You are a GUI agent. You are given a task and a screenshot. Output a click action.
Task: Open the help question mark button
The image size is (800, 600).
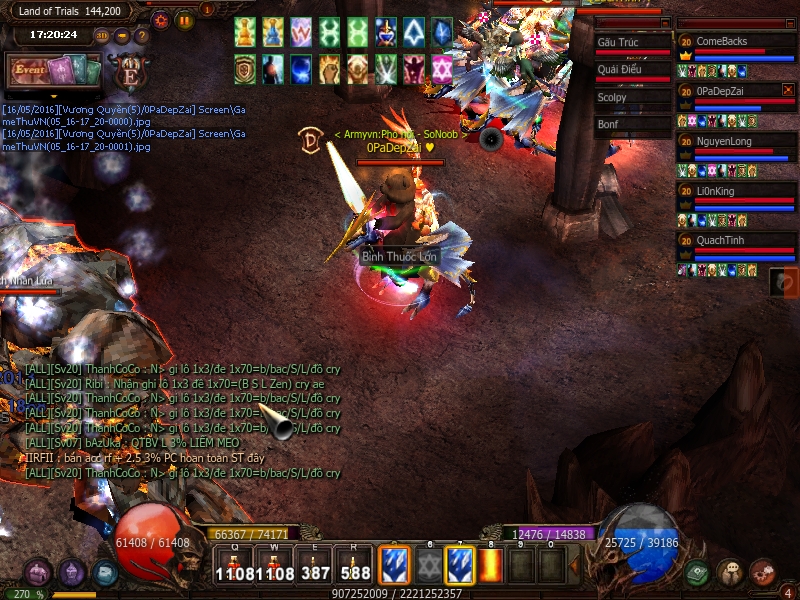point(142,36)
